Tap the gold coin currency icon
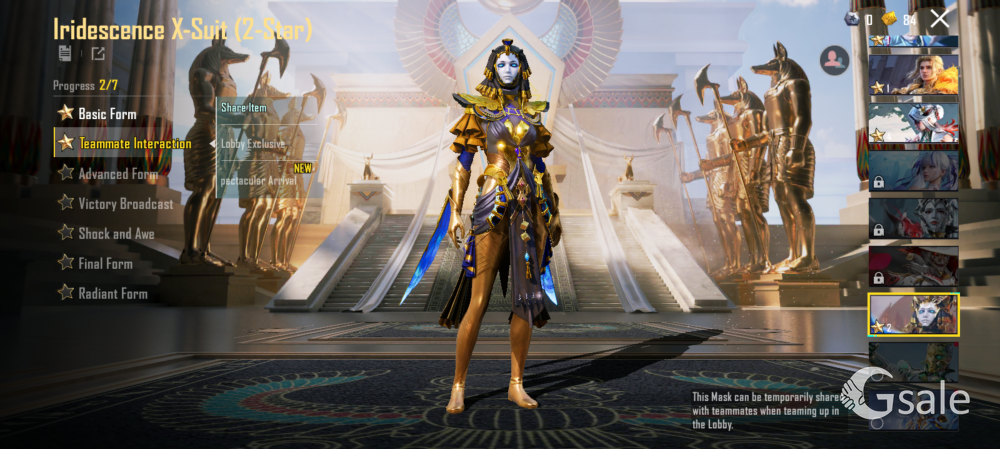The width and height of the screenshot is (1000, 449). (889, 18)
